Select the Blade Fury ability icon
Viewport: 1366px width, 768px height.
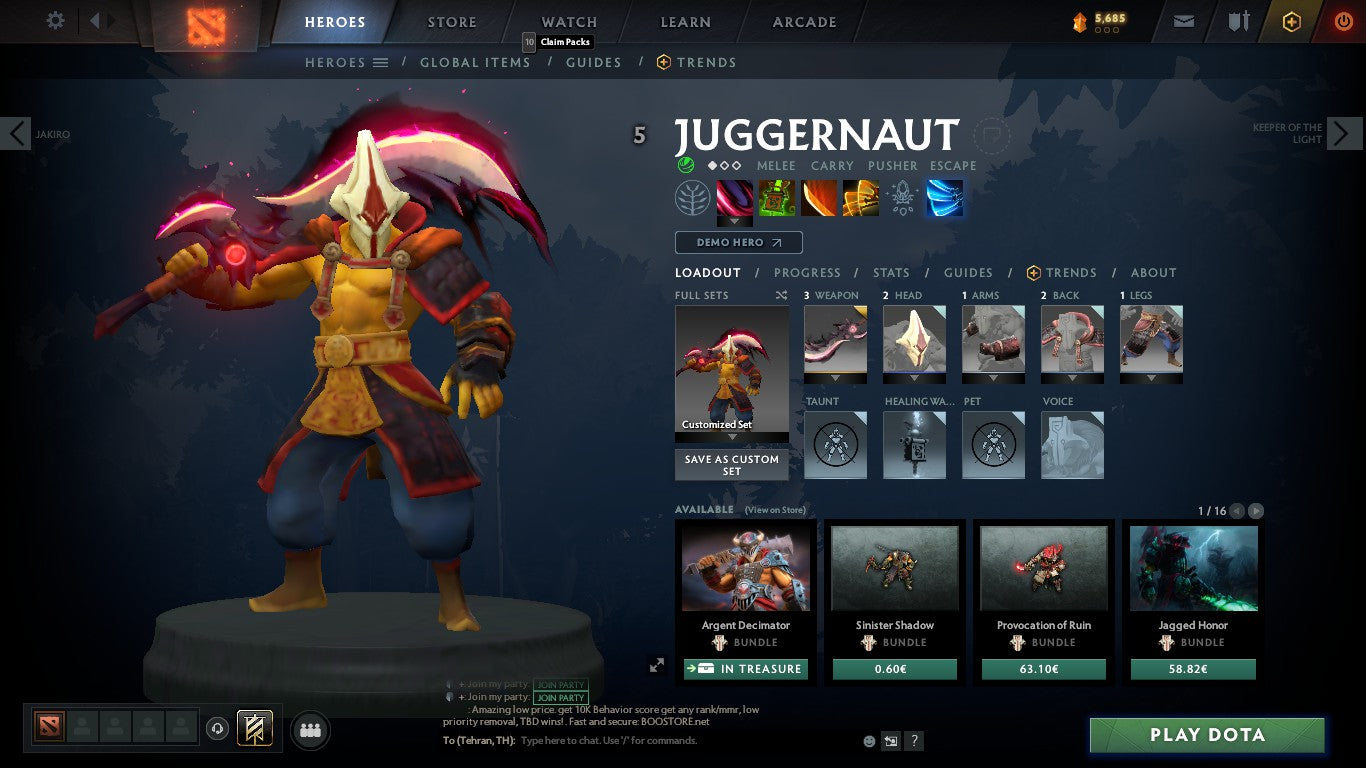(x=735, y=199)
